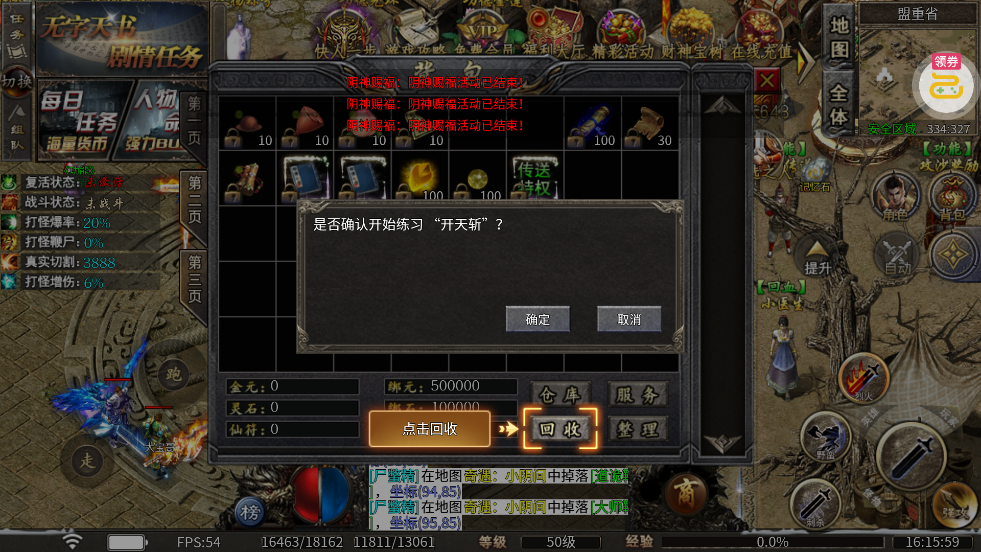Click the 服务 service button
981x552 pixels.
637,394
